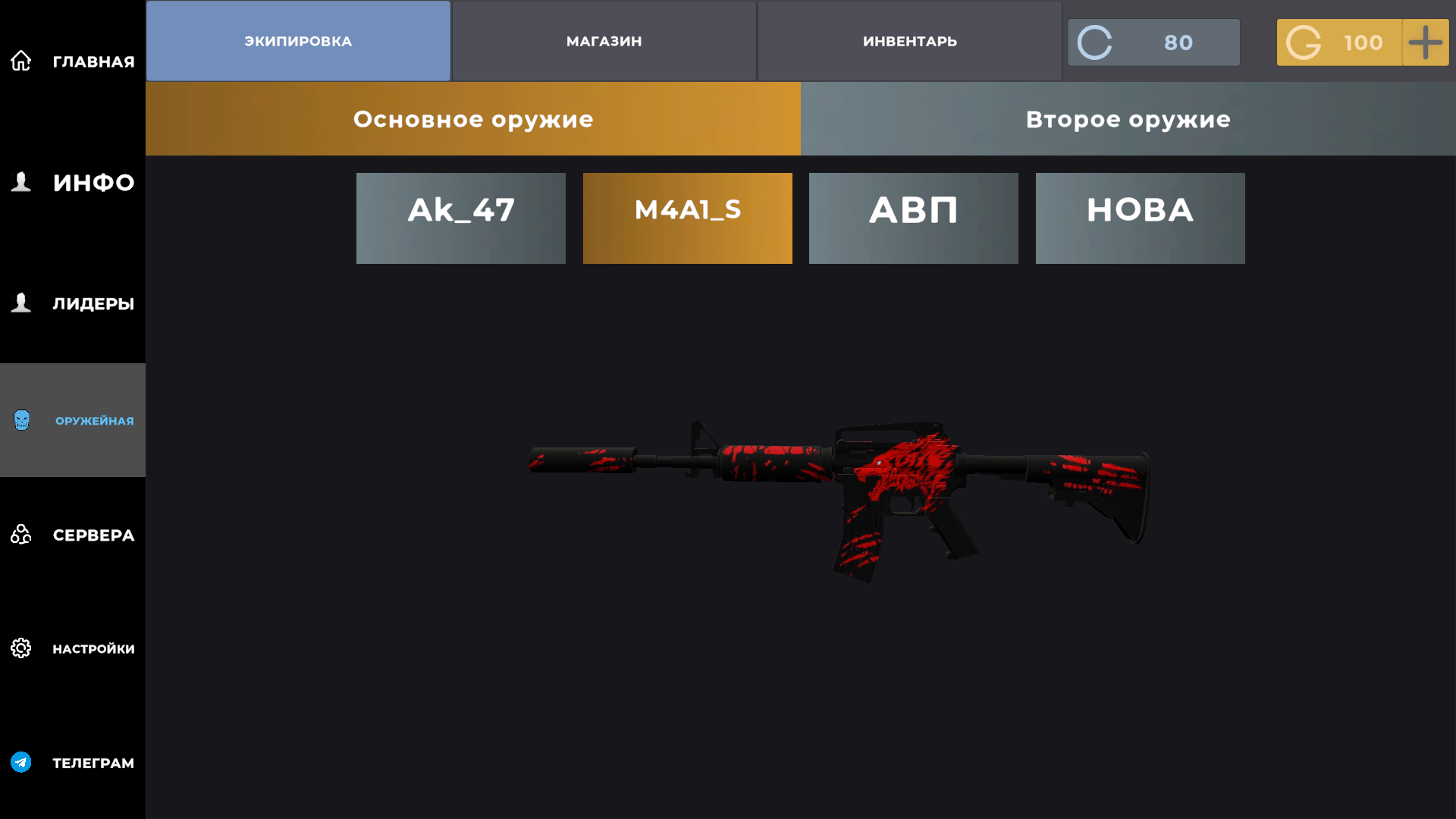Screen dimensions: 1456x819
Task: Select the Второе оружие category
Action: (x=1128, y=119)
